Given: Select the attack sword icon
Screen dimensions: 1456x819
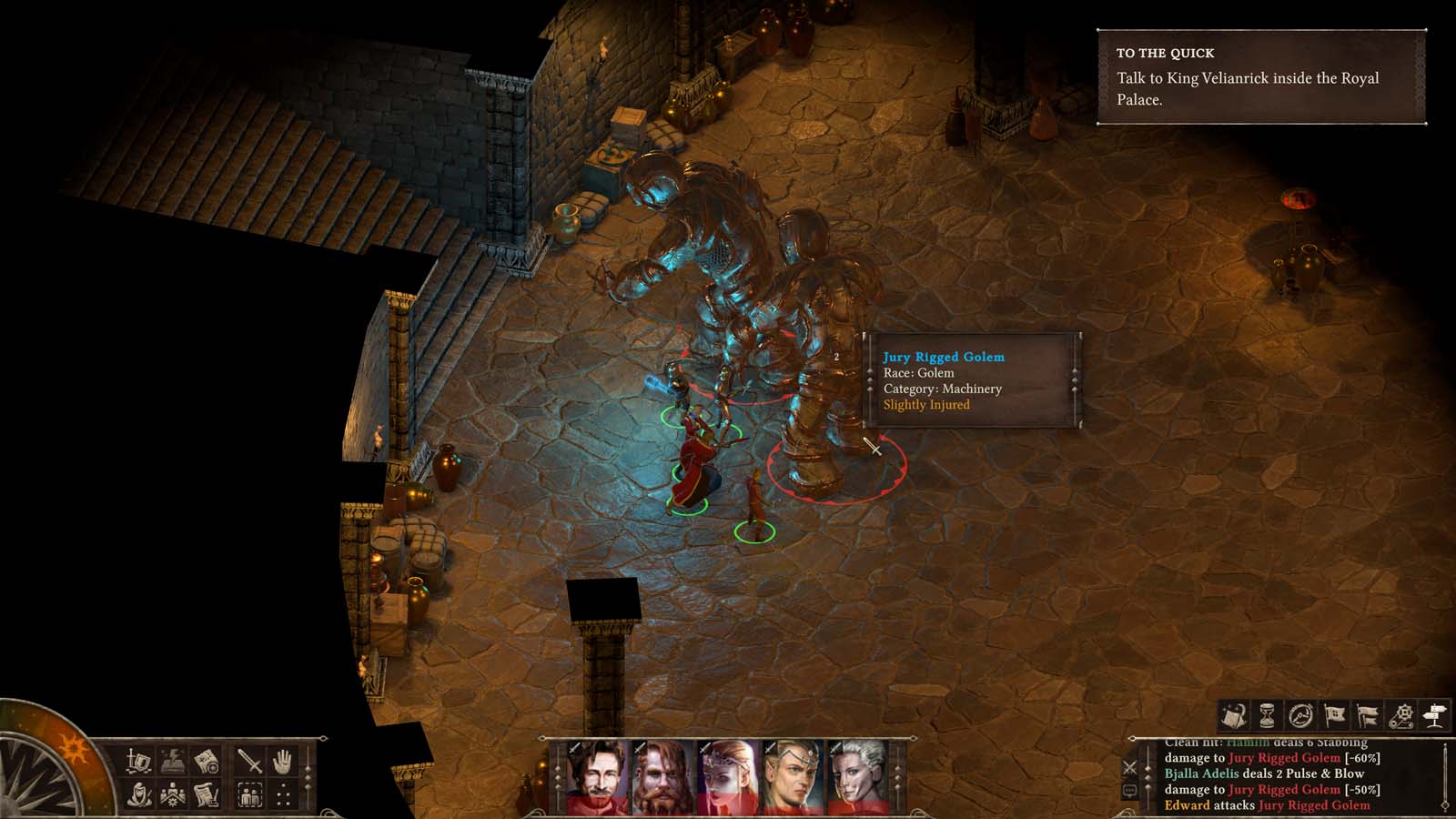Looking at the screenshot, I should click(248, 760).
